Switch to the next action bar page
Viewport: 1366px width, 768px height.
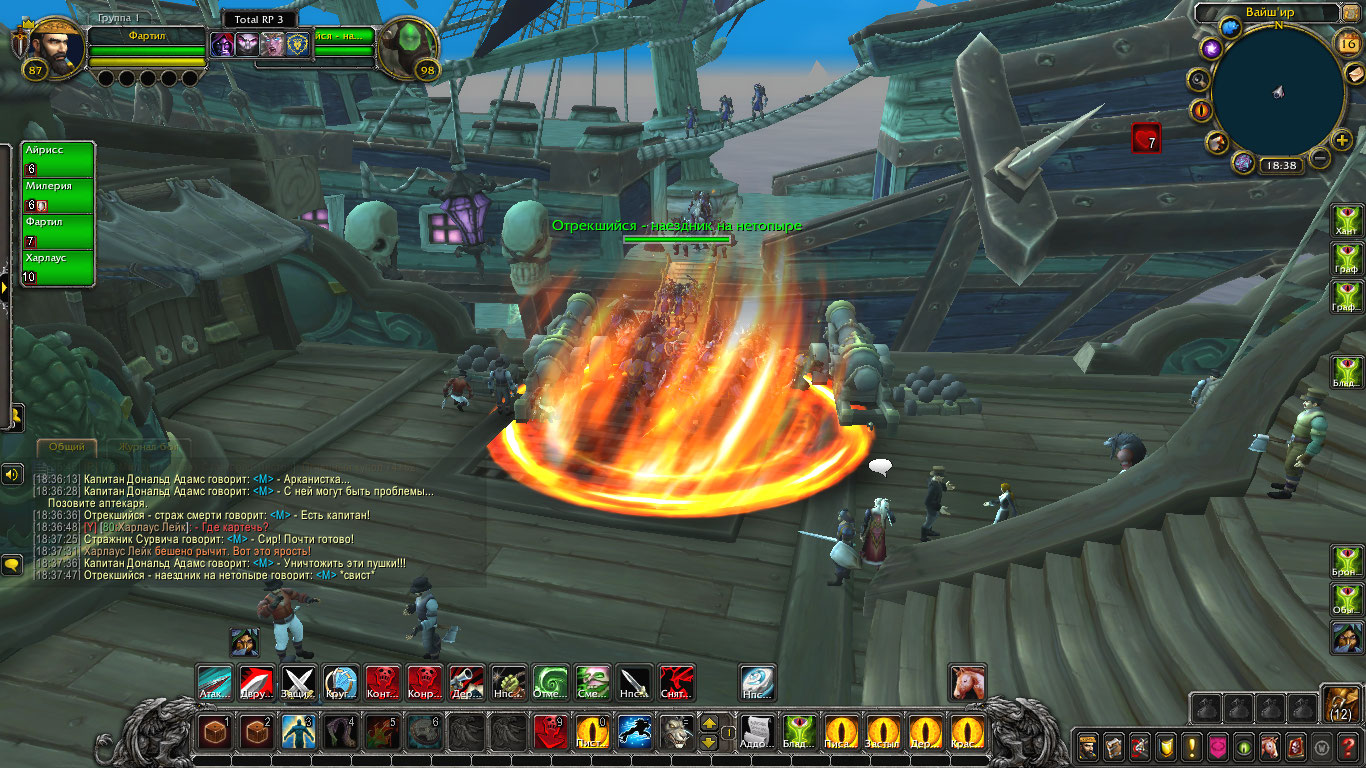(x=708, y=723)
